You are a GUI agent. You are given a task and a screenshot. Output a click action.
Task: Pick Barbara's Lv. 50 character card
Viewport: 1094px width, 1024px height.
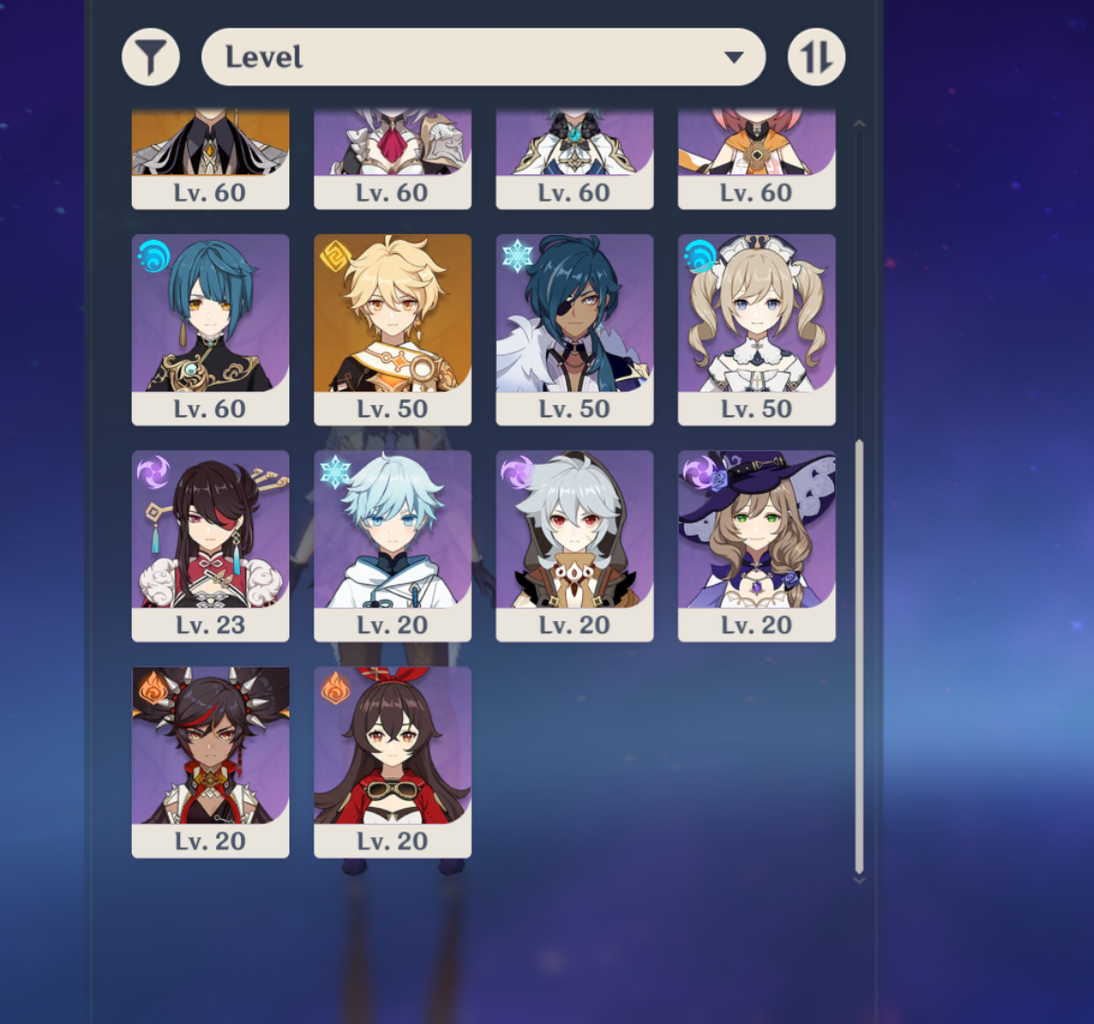(756, 329)
